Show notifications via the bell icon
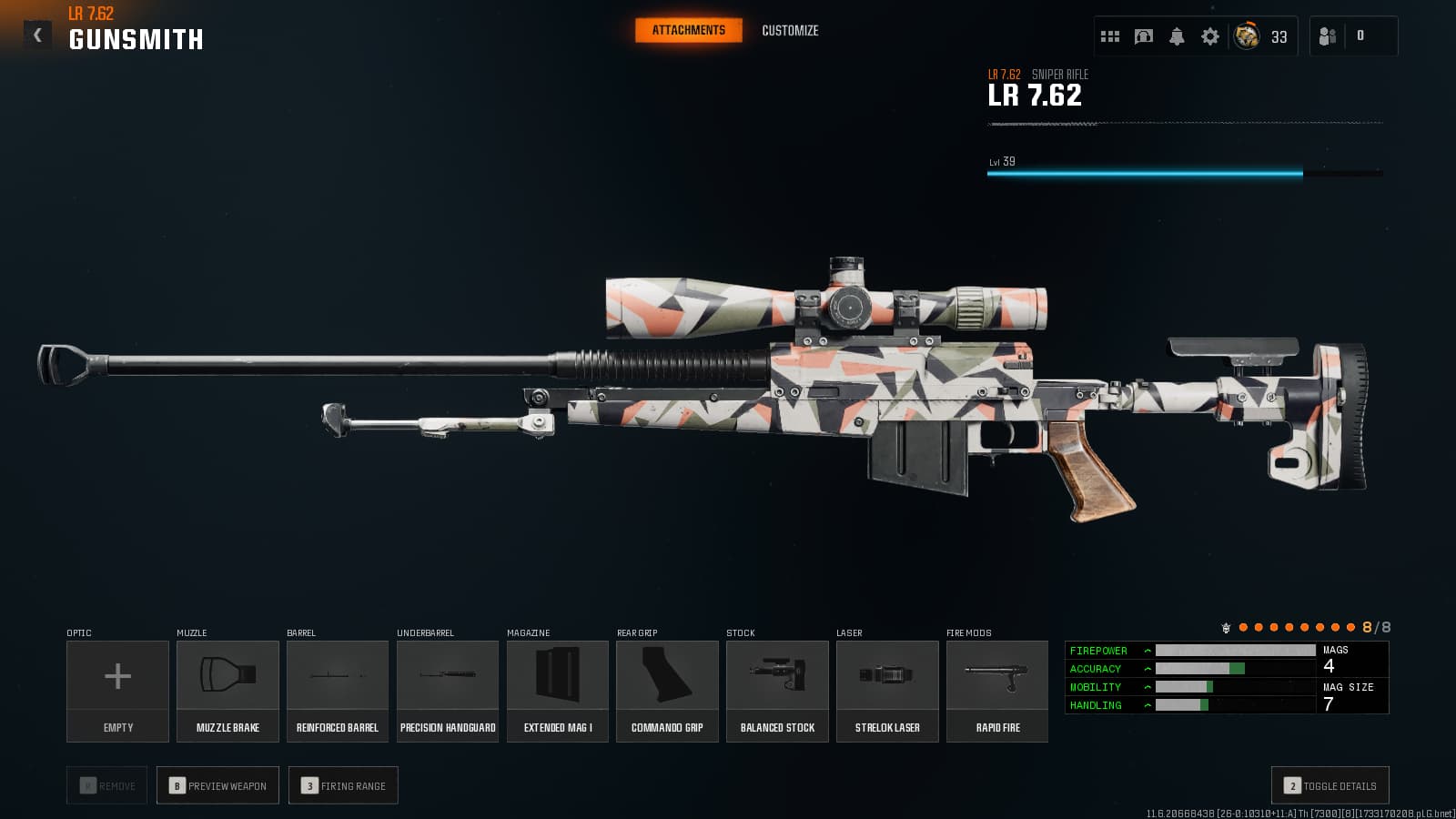This screenshot has width=1456, height=819. pos(1177,36)
